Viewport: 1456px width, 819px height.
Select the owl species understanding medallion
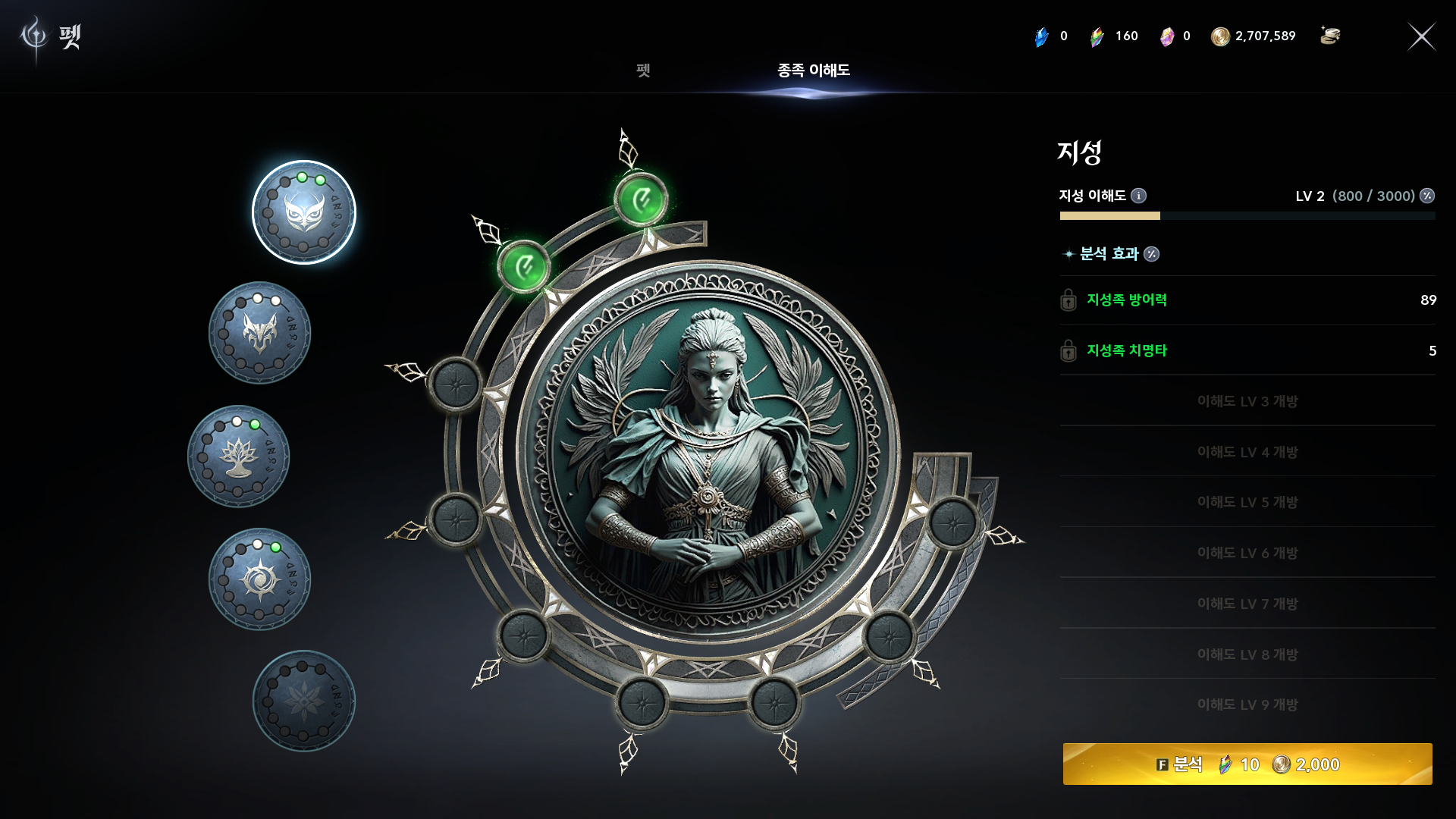[x=304, y=212]
